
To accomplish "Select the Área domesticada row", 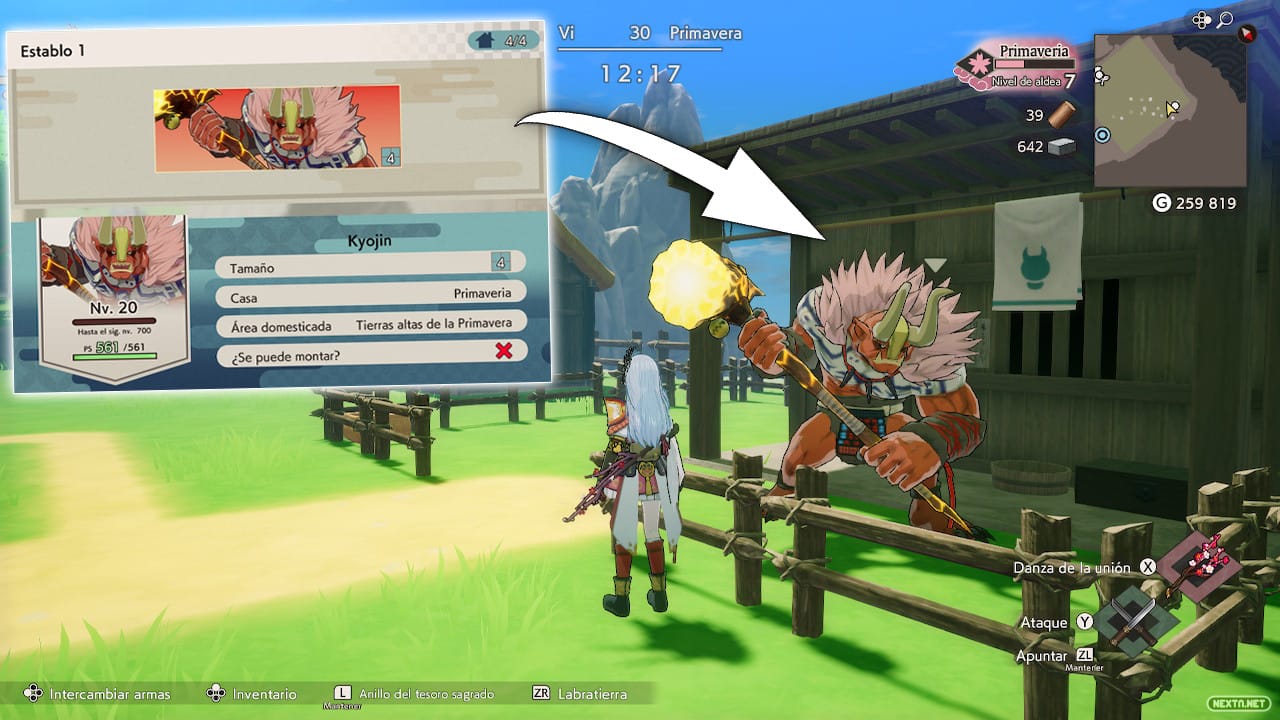I will pos(370,325).
